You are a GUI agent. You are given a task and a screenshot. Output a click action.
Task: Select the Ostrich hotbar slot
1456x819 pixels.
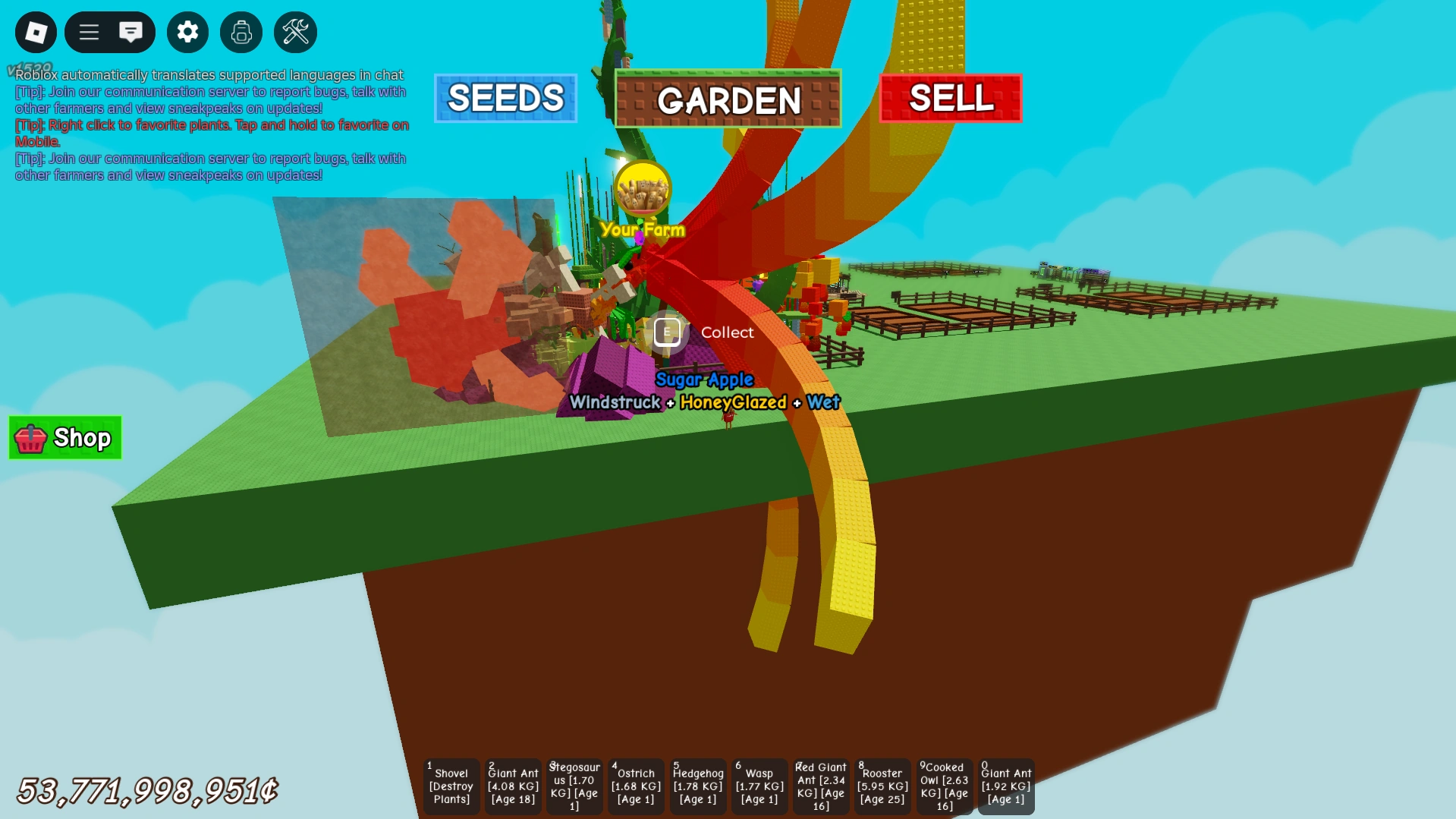636,786
